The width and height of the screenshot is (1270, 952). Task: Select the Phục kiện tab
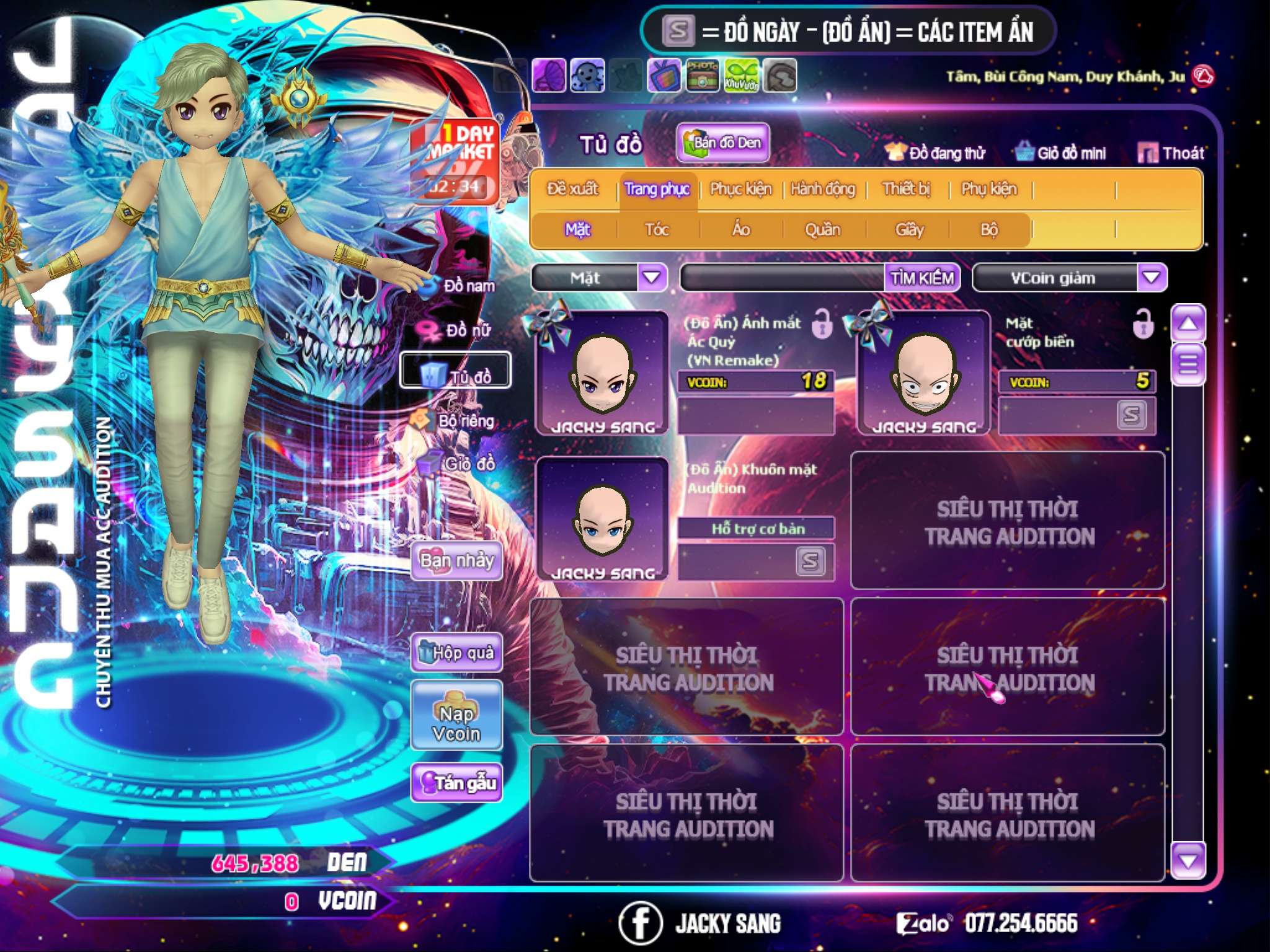coord(740,189)
